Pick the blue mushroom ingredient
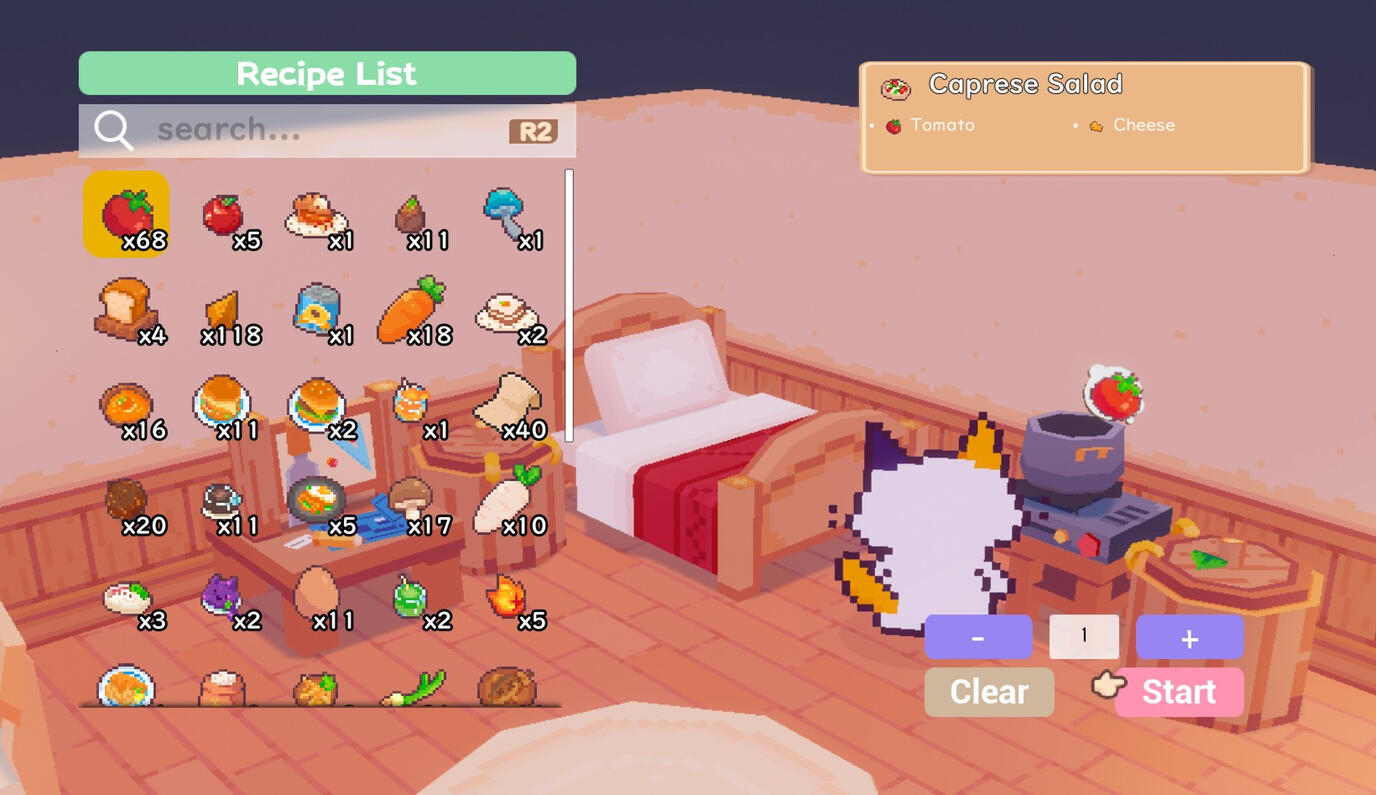Screen dimensions: 1376x795 tap(507, 214)
